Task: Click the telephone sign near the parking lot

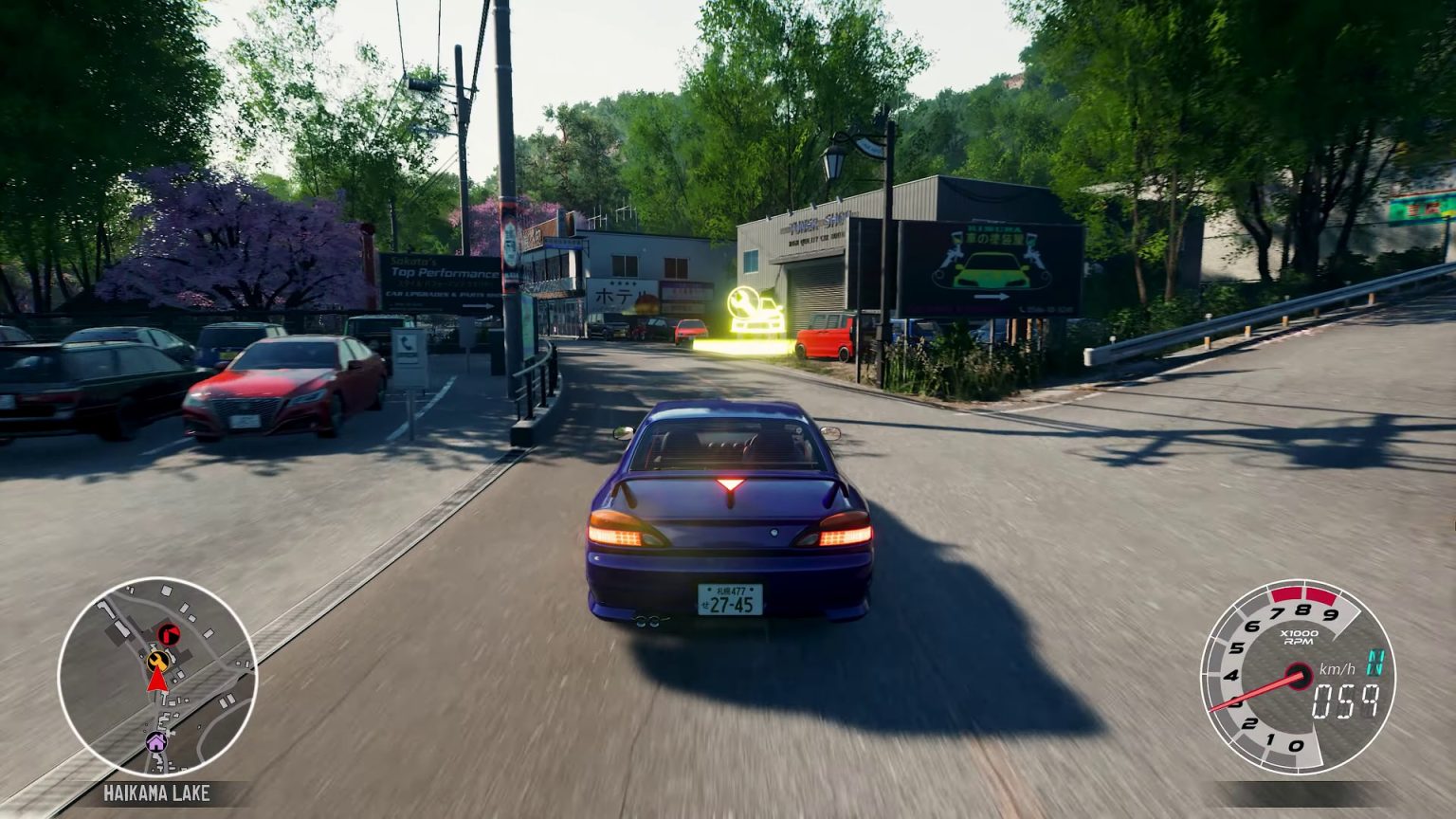Action: pos(407,342)
